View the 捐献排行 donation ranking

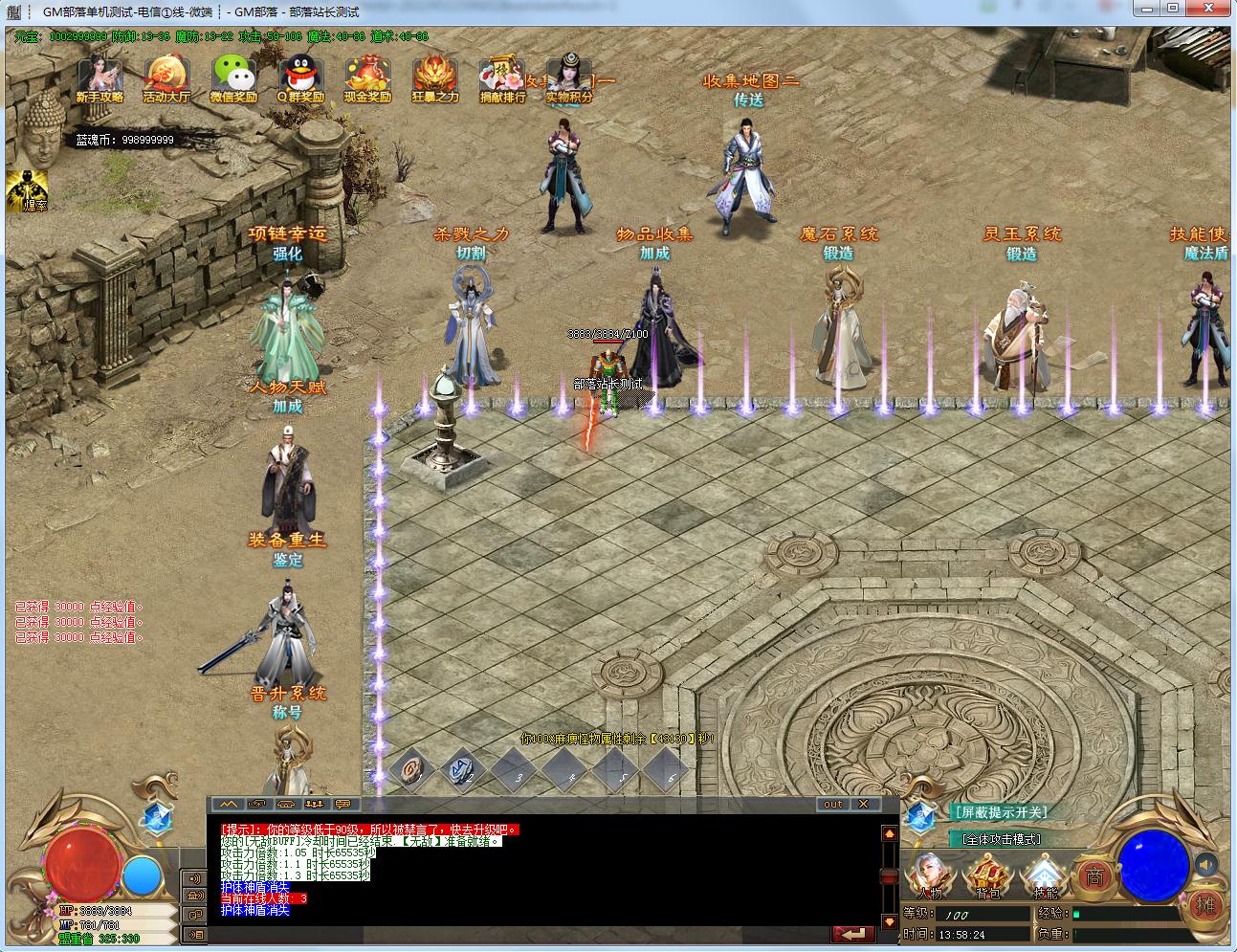pos(502,77)
